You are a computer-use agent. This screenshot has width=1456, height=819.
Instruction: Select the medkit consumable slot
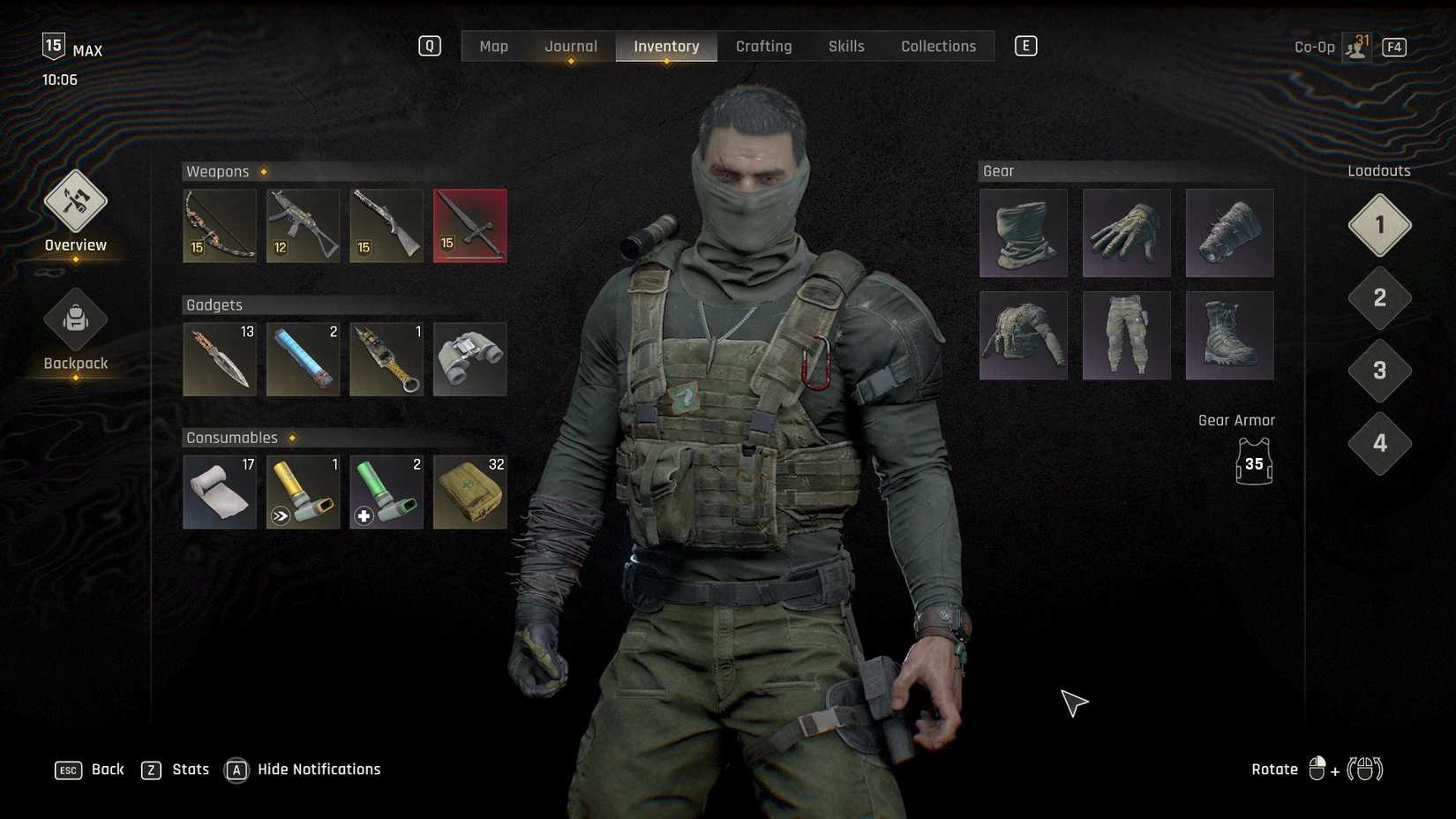[x=469, y=492]
